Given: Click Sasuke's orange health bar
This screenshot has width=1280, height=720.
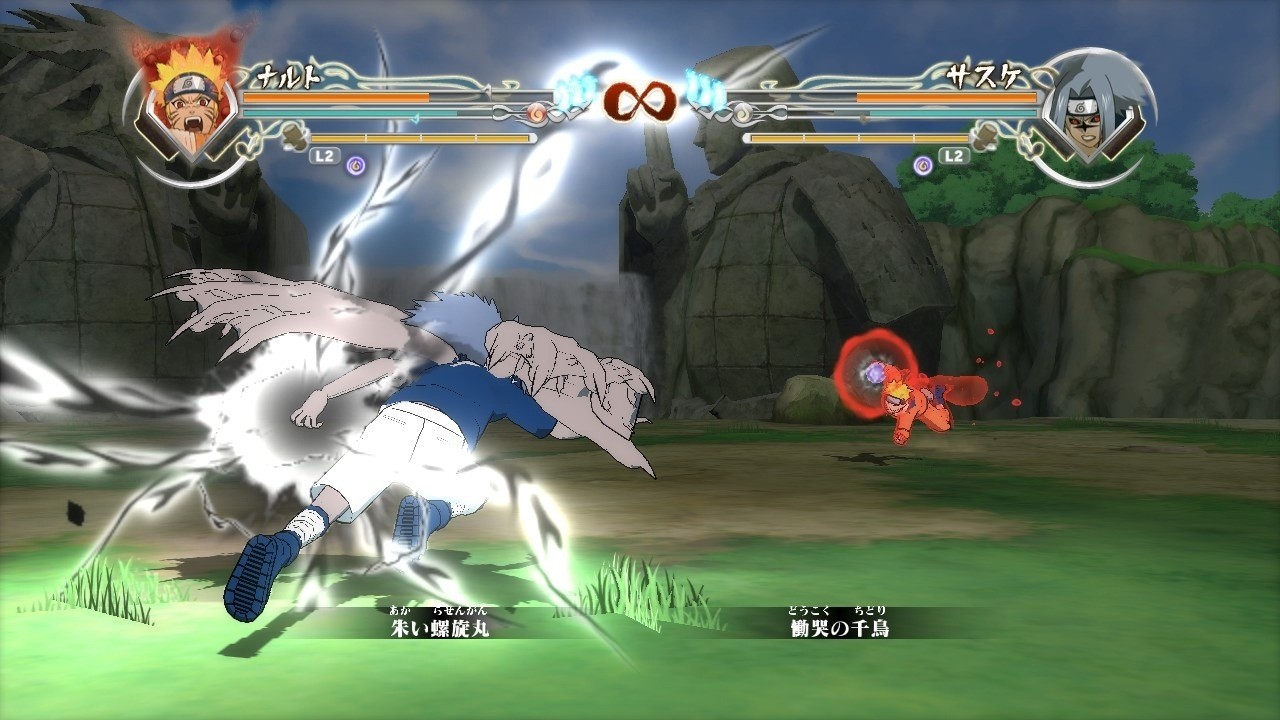Looking at the screenshot, I should [947, 95].
